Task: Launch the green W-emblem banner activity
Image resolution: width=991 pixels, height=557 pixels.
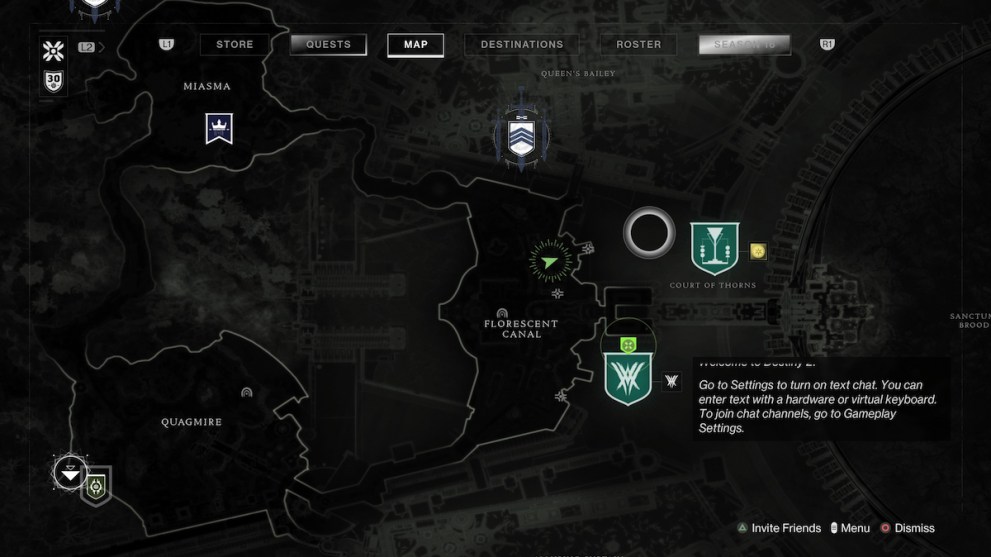Action: pos(628,378)
